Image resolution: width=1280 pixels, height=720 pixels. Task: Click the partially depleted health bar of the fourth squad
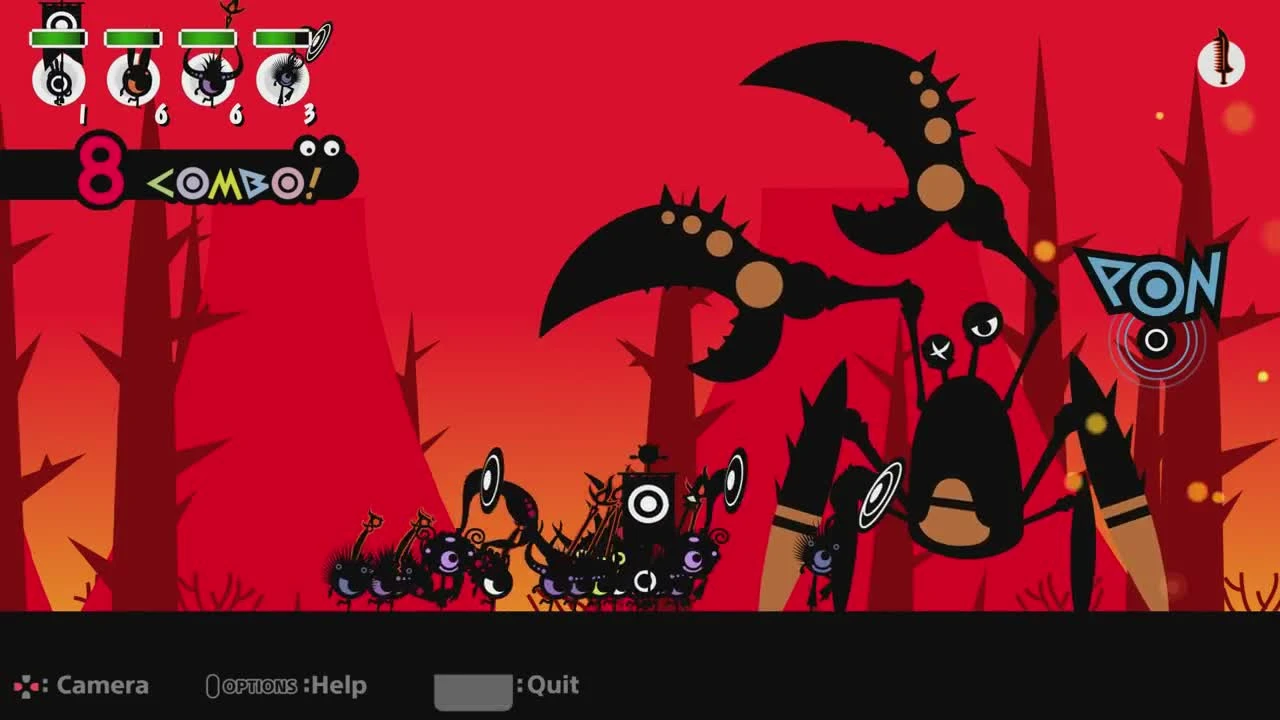281,38
